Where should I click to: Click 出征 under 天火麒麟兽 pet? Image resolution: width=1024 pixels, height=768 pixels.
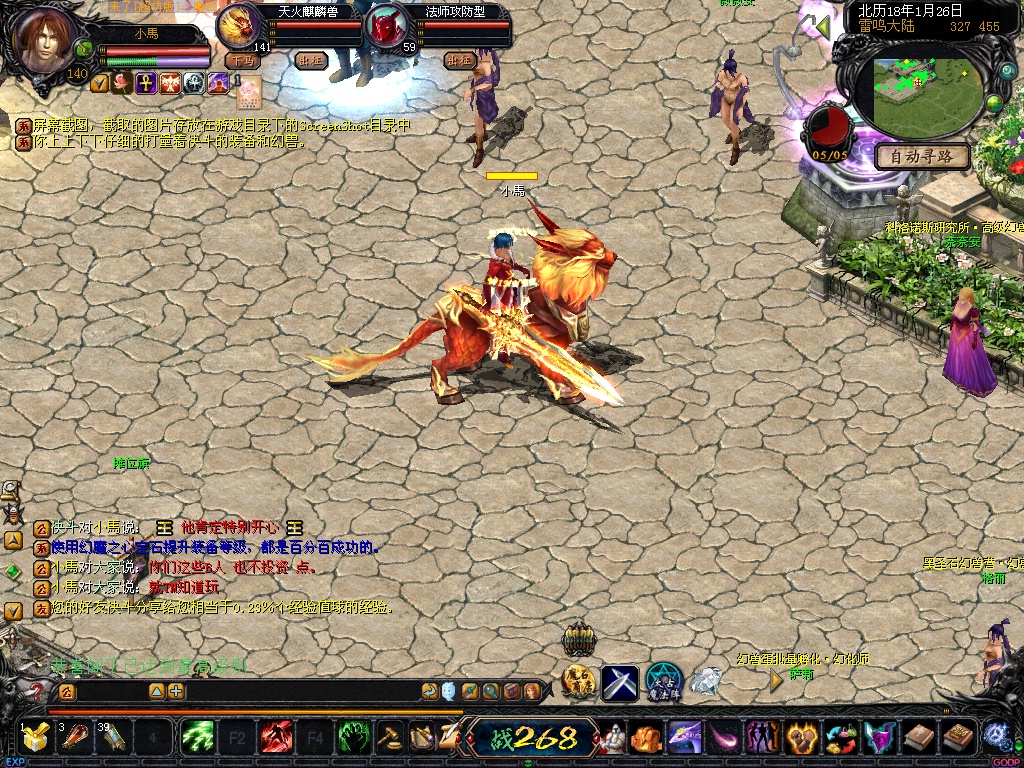point(310,60)
